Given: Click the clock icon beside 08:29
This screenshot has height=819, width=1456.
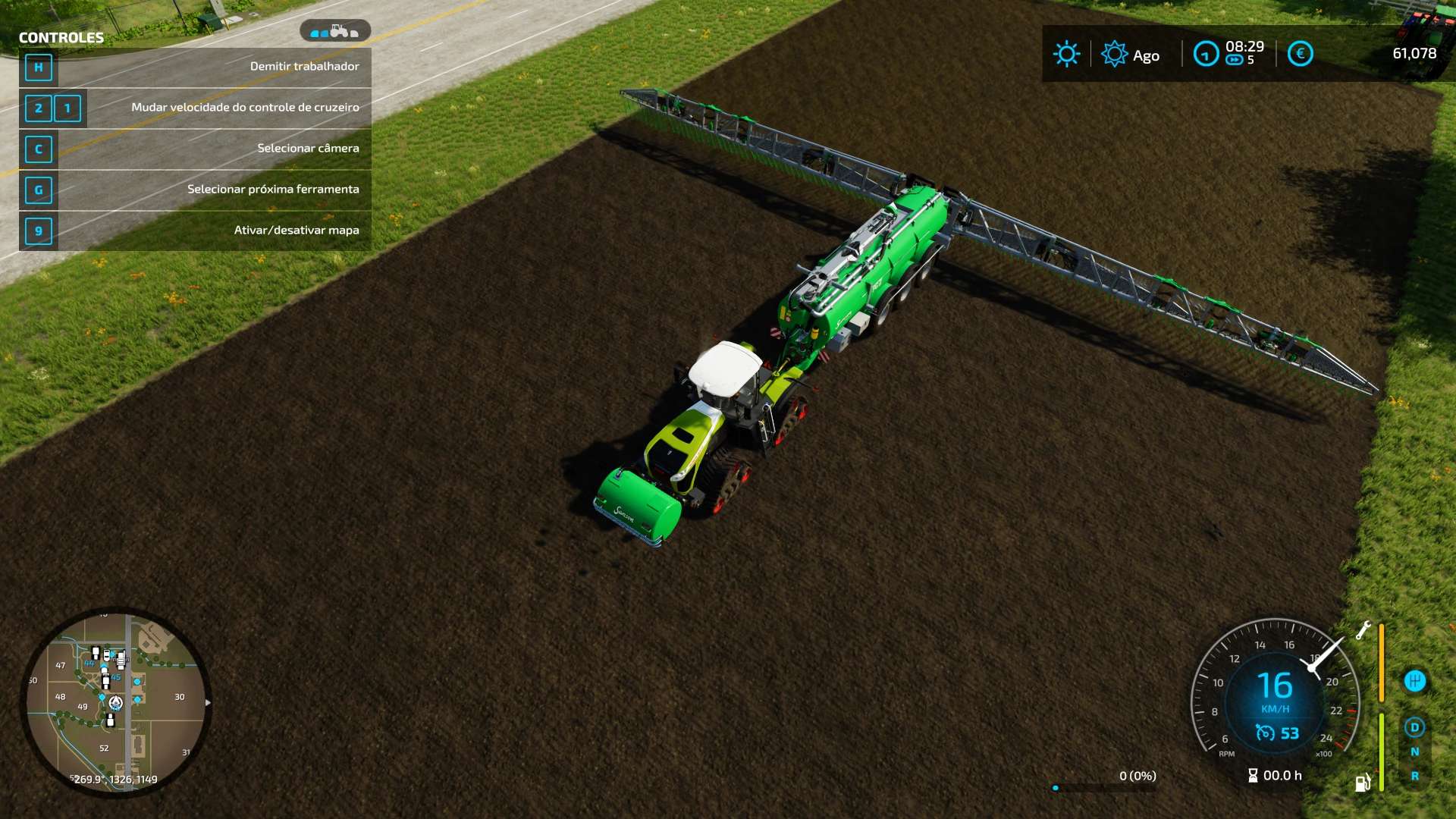Looking at the screenshot, I should click(x=1205, y=54).
